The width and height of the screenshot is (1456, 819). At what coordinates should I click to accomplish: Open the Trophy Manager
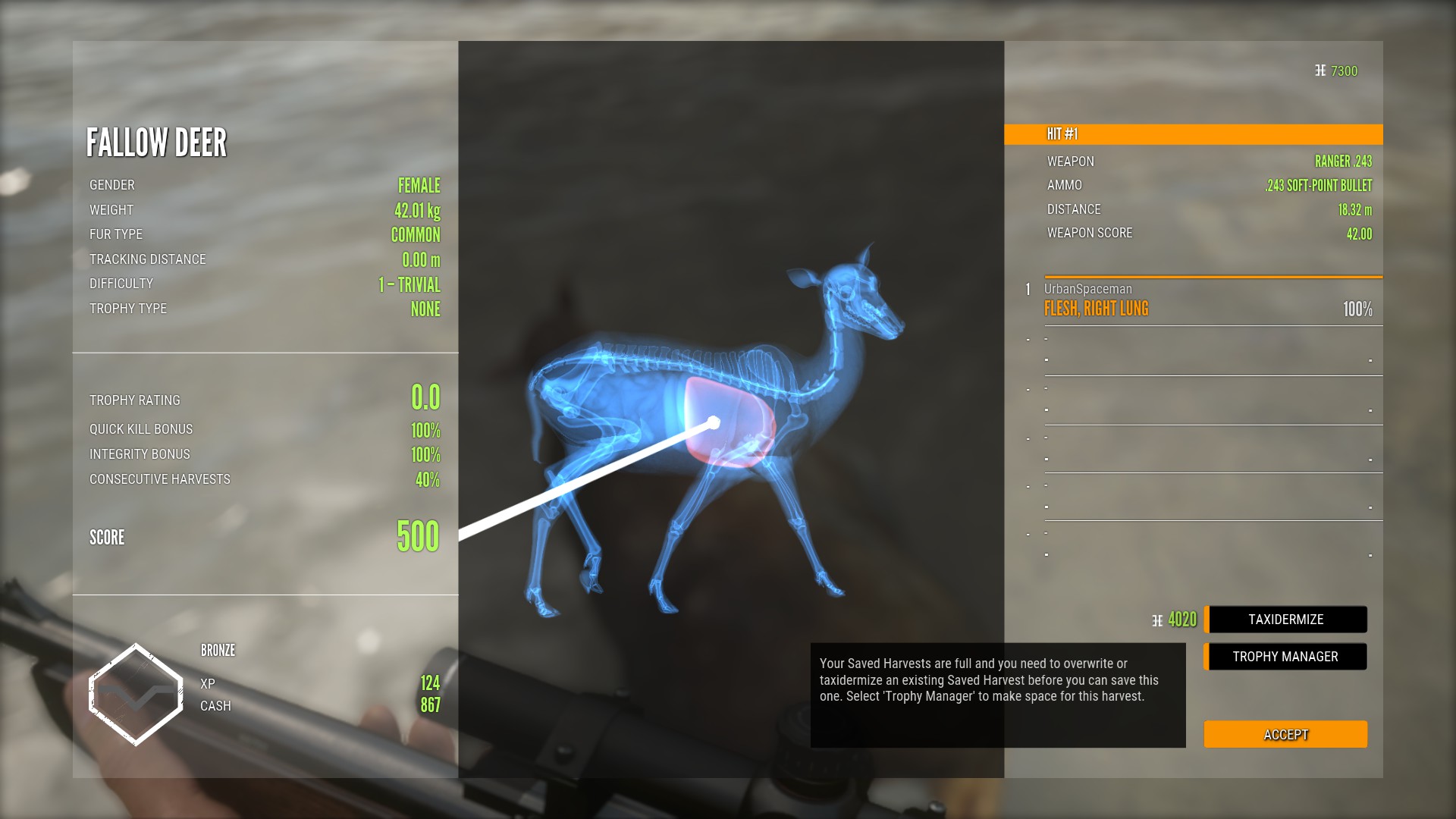coord(1285,657)
